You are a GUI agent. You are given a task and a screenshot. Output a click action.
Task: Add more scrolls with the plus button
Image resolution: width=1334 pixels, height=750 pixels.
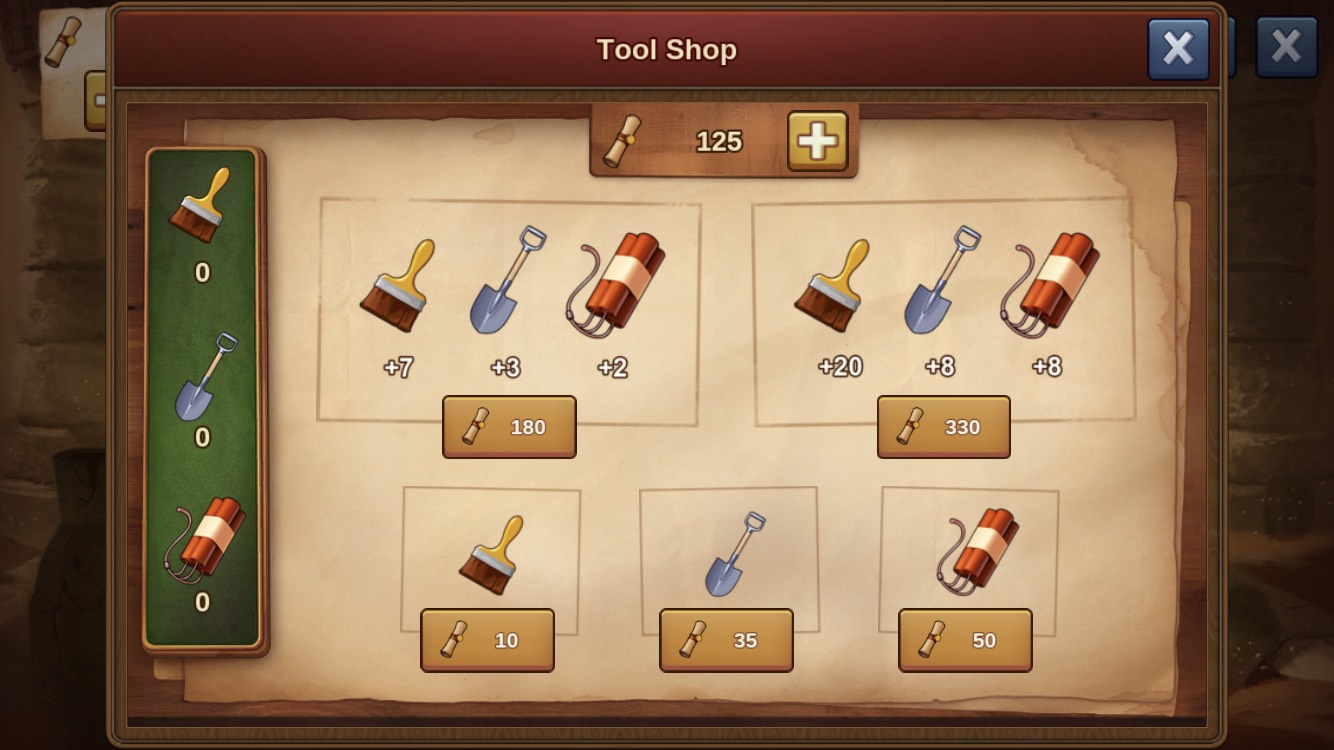tap(817, 141)
